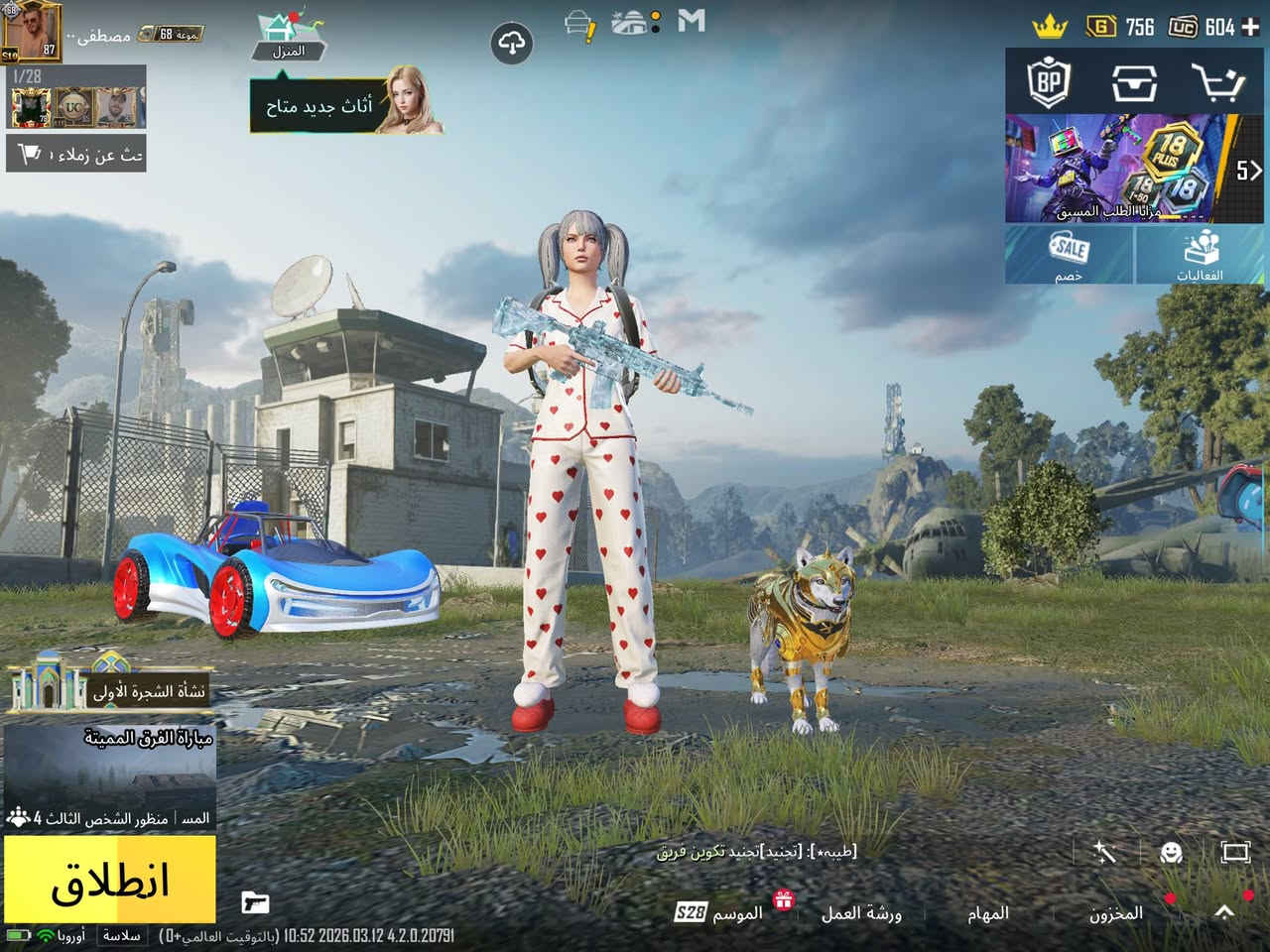The image size is (1270, 952).
Task: Open the الفعاليات events section
Action: [x=1202, y=255]
